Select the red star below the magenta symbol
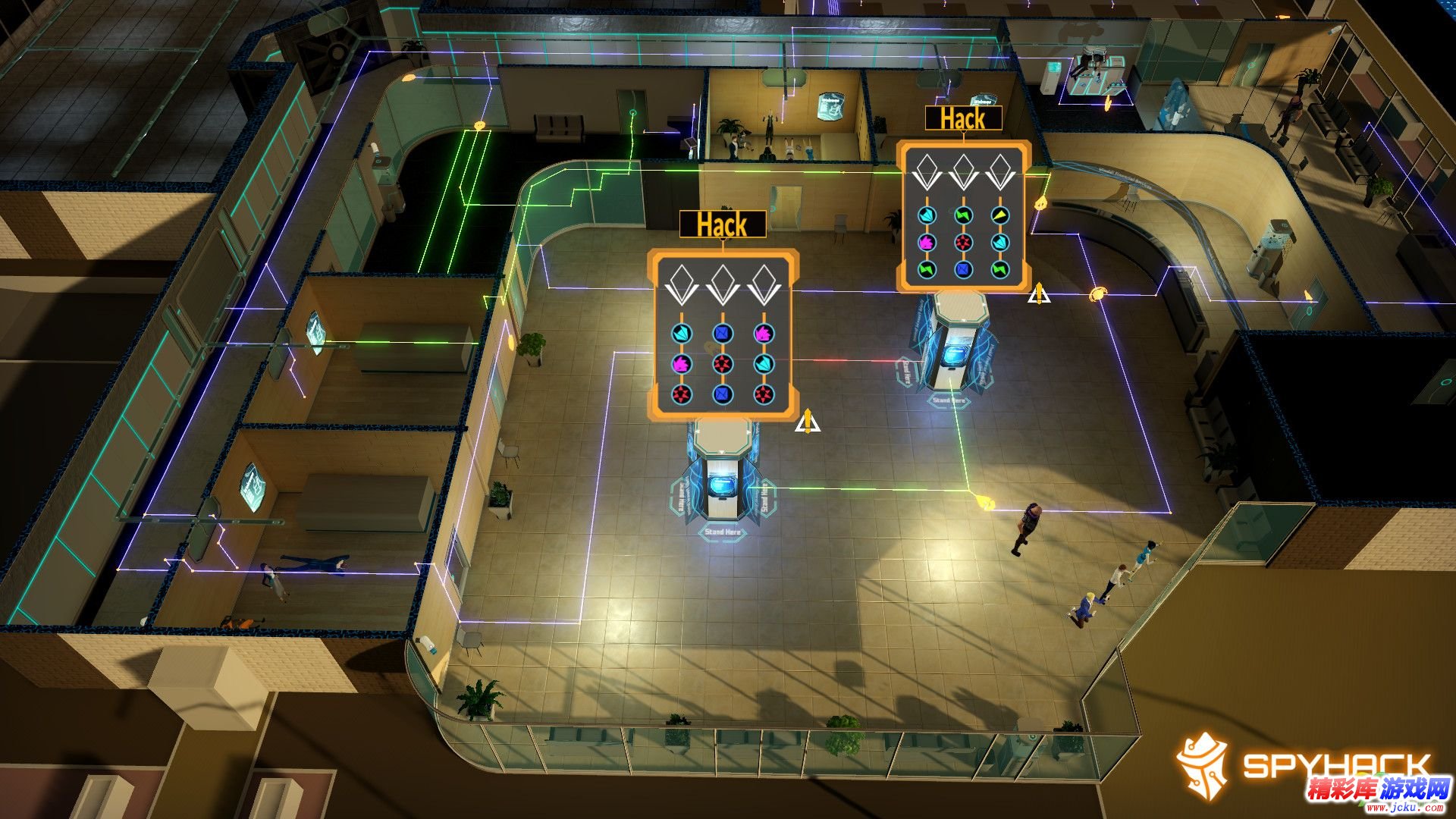Image resolution: width=1456 pixels, height=819 pixels. coord(682,394)
